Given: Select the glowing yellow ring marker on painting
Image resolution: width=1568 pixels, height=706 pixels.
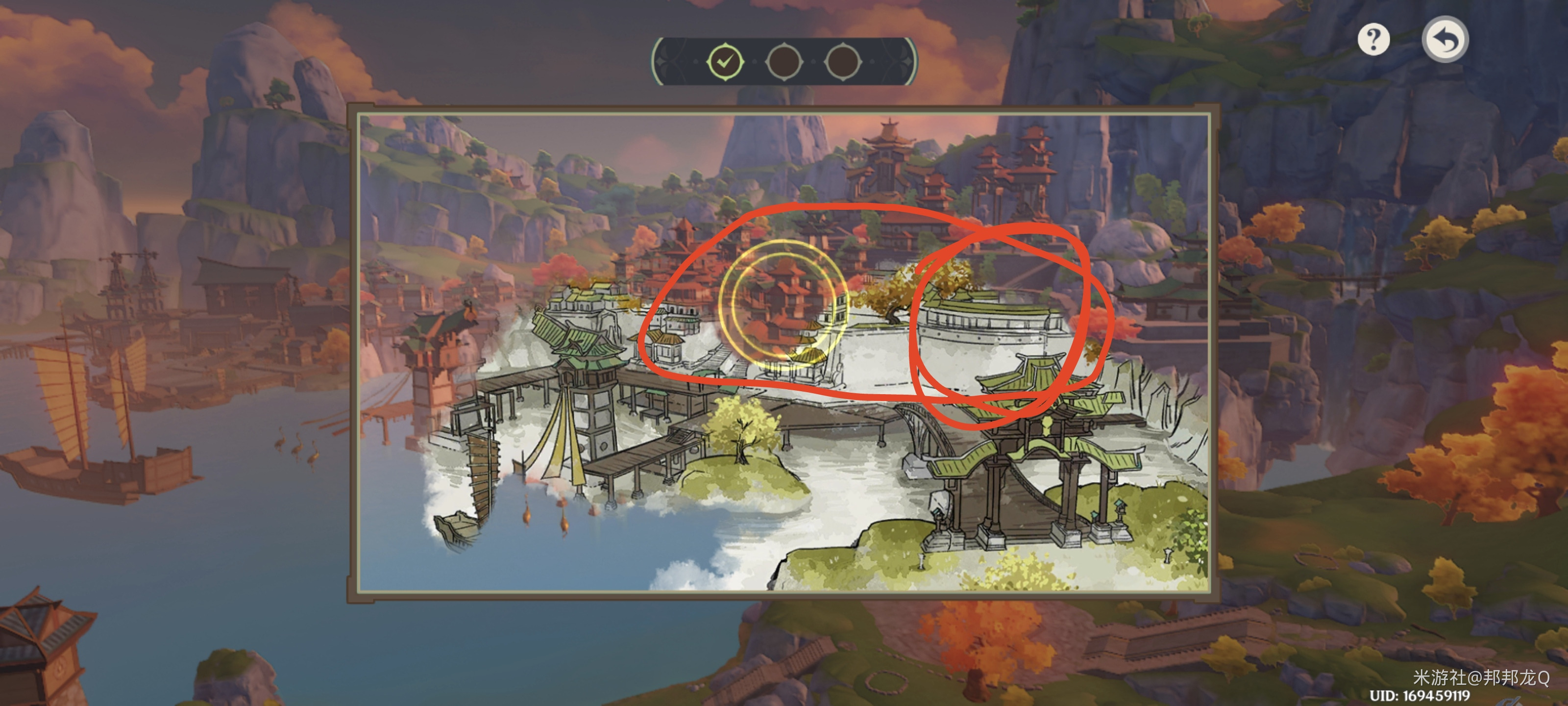Looking at the screenshot, I should (784, 306).
